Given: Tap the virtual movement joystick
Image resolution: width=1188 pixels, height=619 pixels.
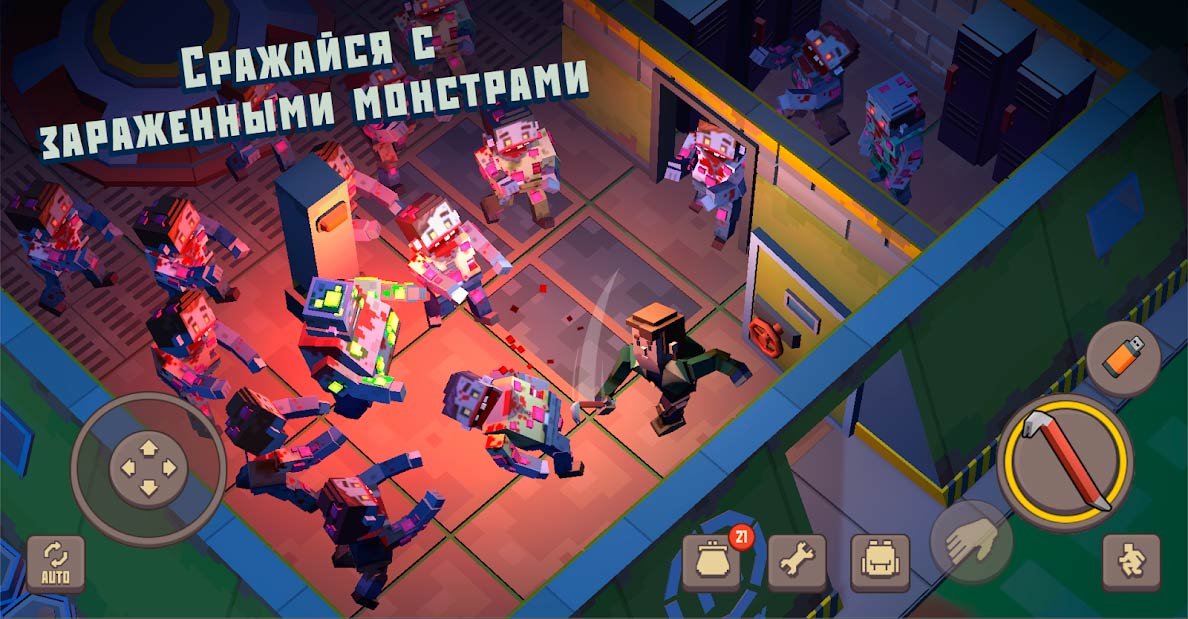Looking at the screenshot, I should (148, 467).
